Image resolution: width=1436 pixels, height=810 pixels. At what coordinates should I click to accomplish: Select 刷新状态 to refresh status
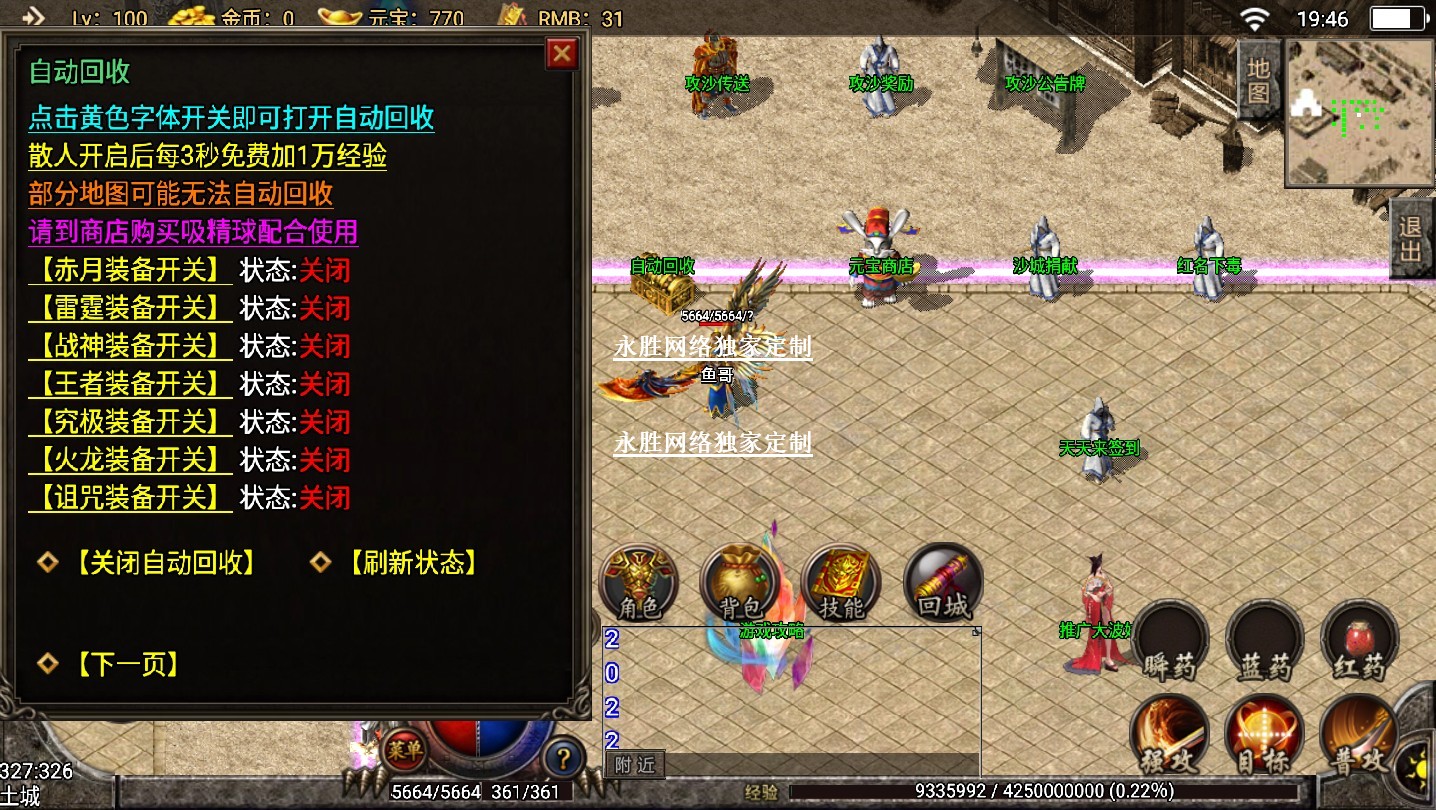click(x=412, y=563)
